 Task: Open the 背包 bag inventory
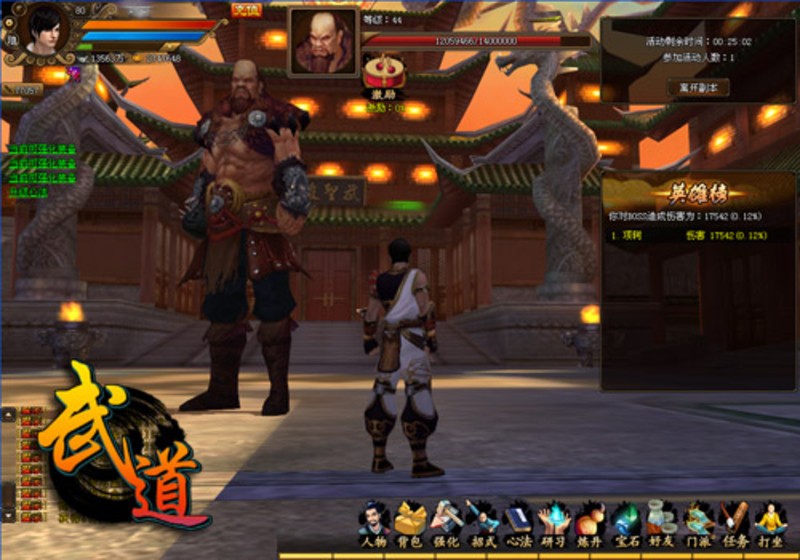[410, 522]
